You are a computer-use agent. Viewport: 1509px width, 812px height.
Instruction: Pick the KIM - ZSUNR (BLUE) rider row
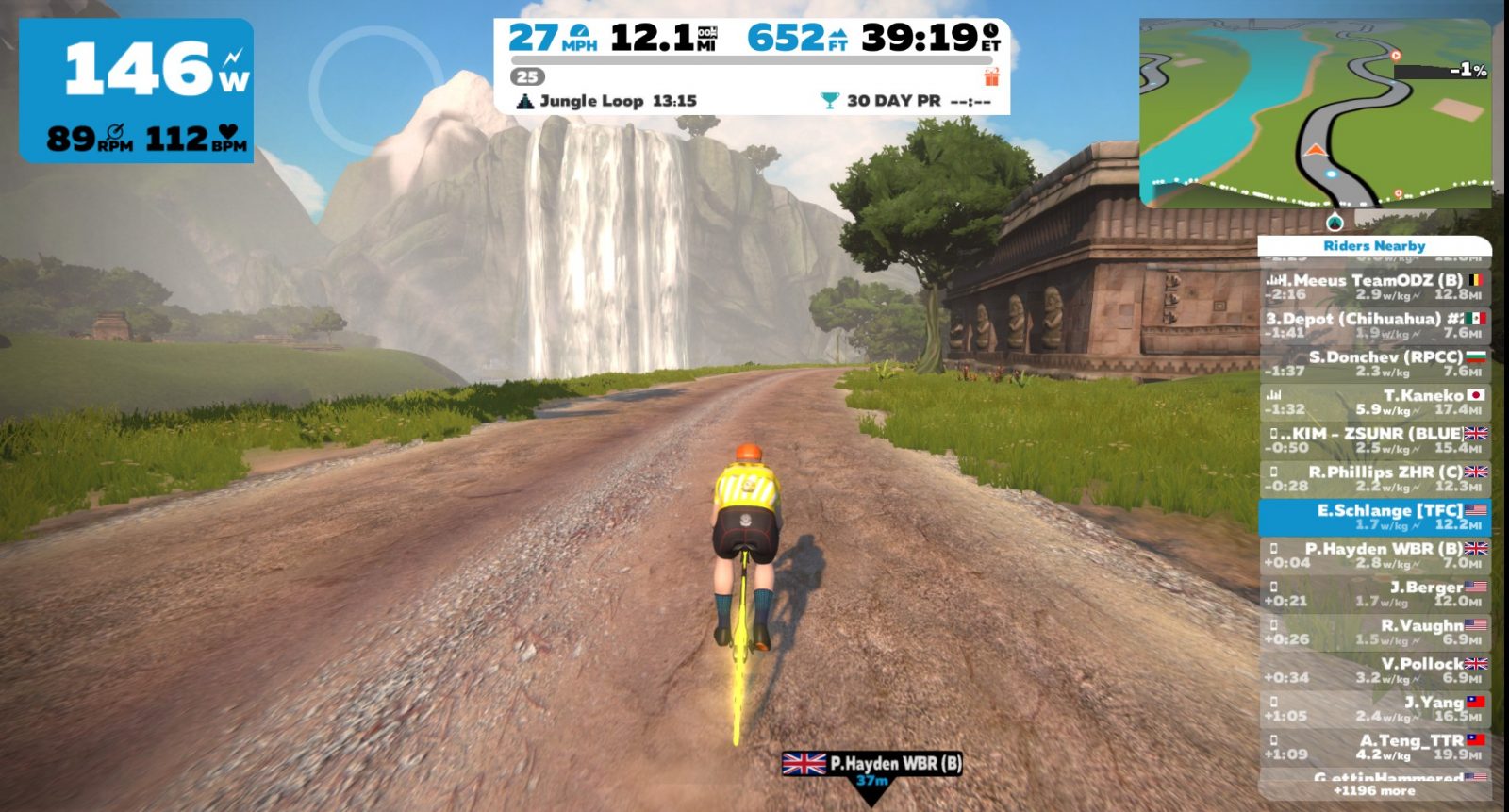[1374, 440]
